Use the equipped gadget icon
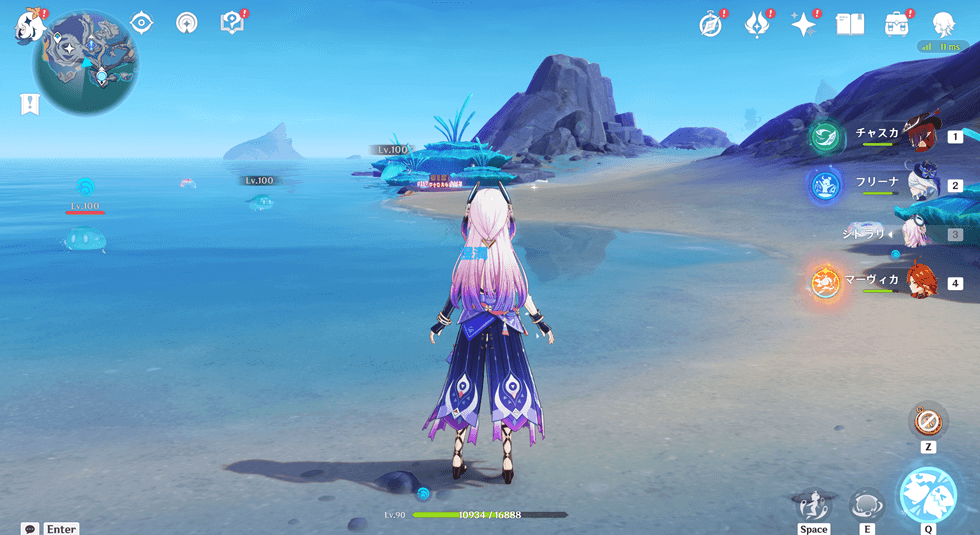This screenshot has height=535, width=980. pyautogui.click(x=929, y=418)
